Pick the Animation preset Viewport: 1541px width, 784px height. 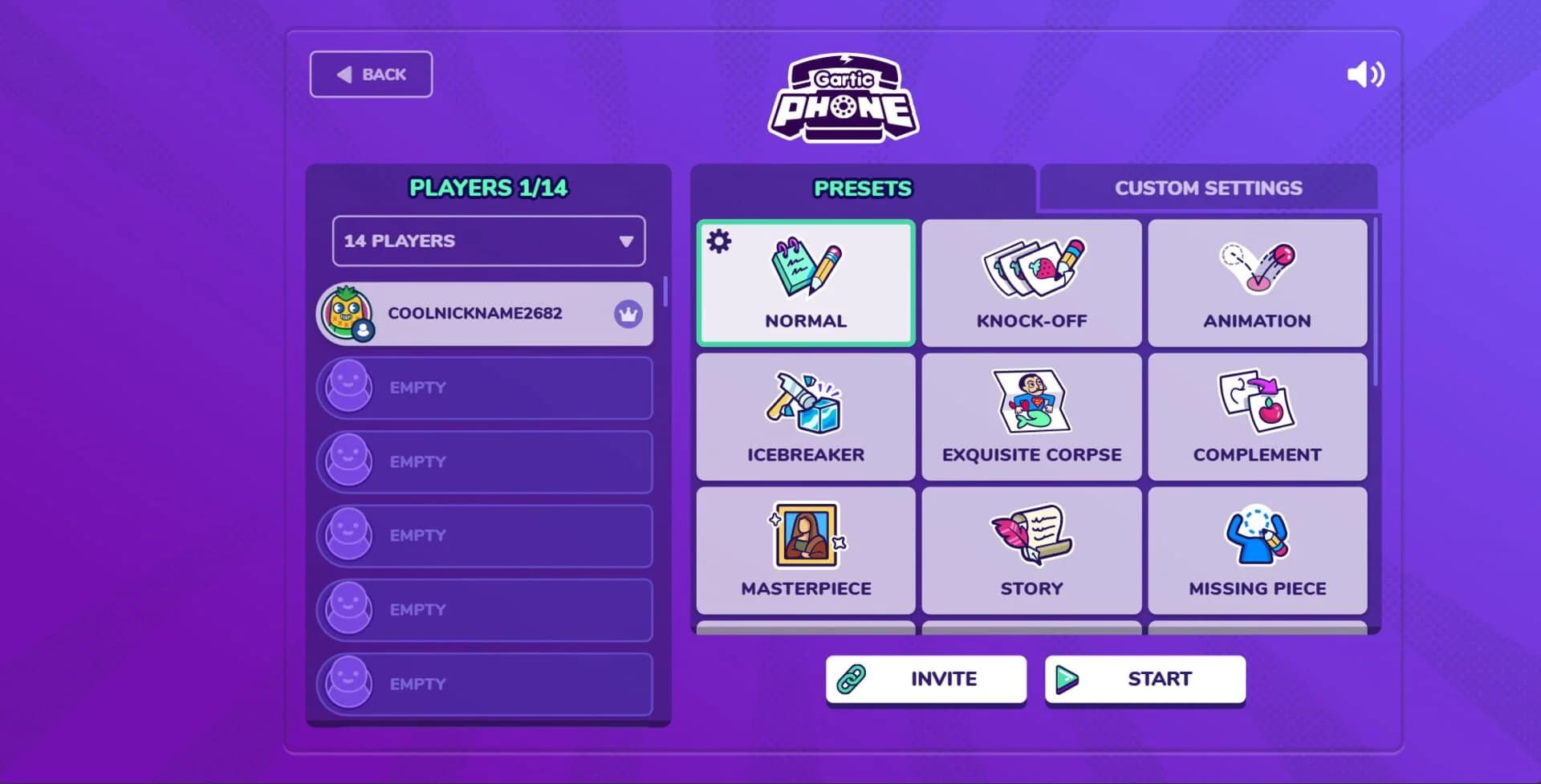click(x=1257, y=284)
